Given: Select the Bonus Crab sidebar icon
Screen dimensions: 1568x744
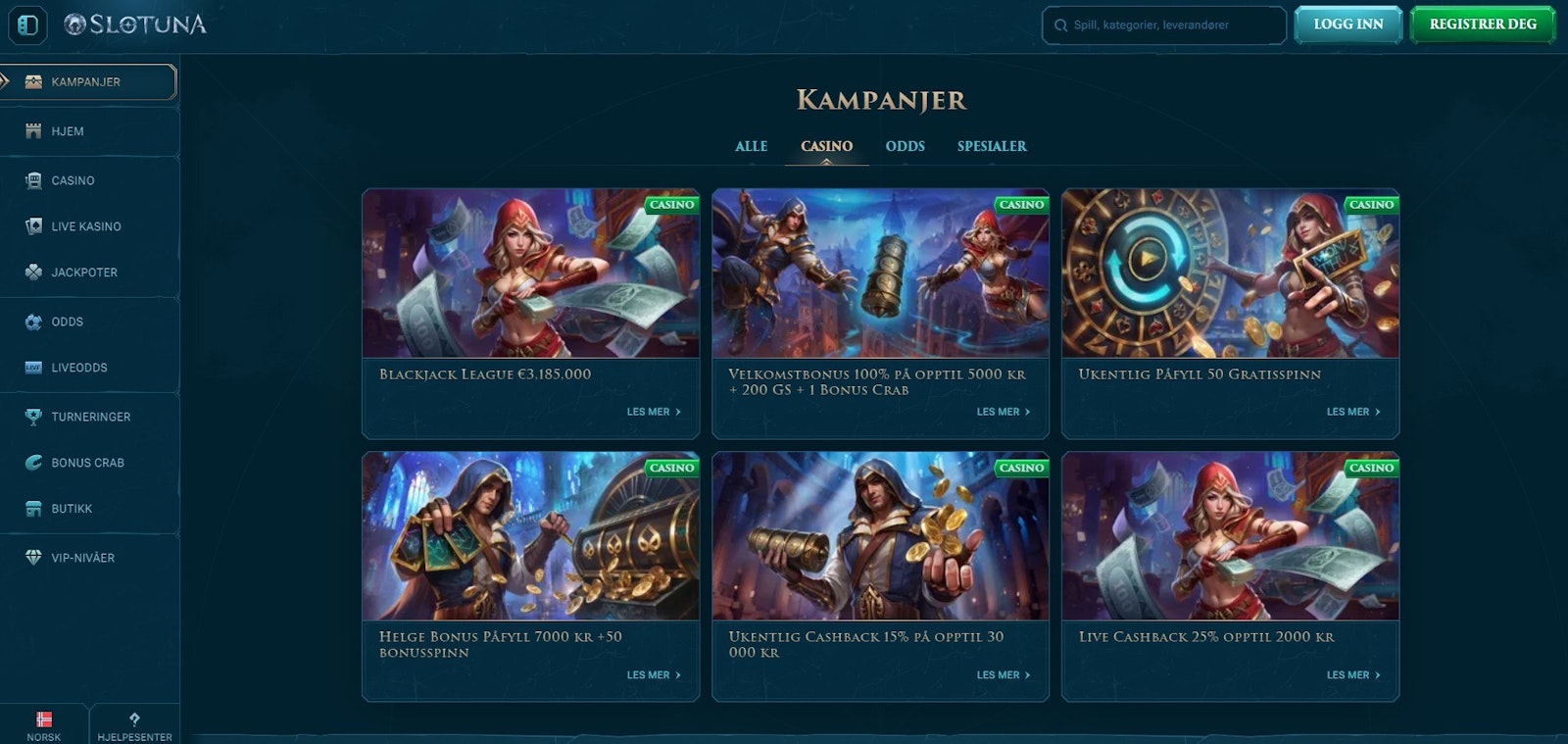Looking at the screenshot, I should click(x=32, y=462).
